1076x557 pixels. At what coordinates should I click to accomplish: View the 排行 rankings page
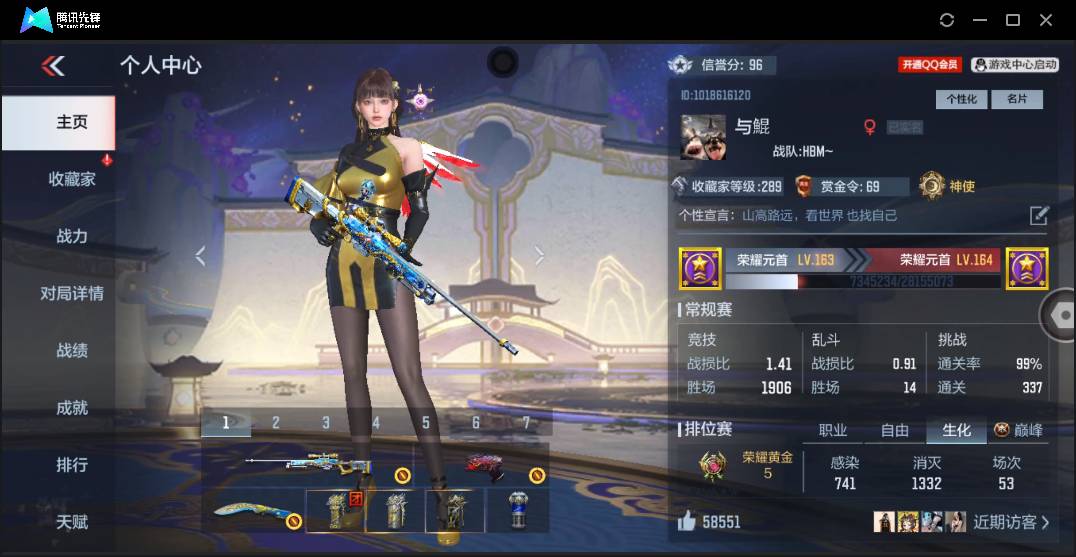point(72,464)
